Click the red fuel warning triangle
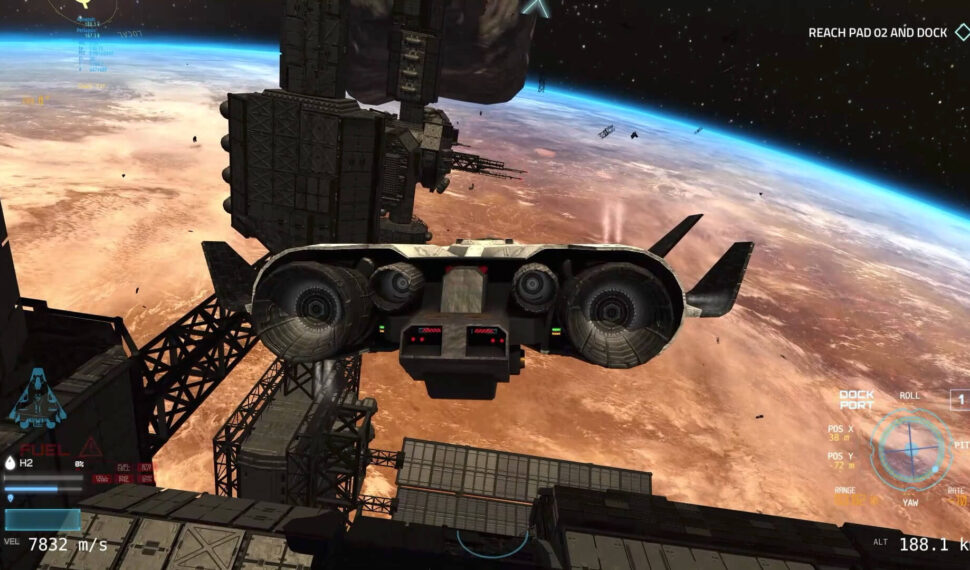Image resolution: width=970 pixels, height=570 pixels. pos(90,446)
